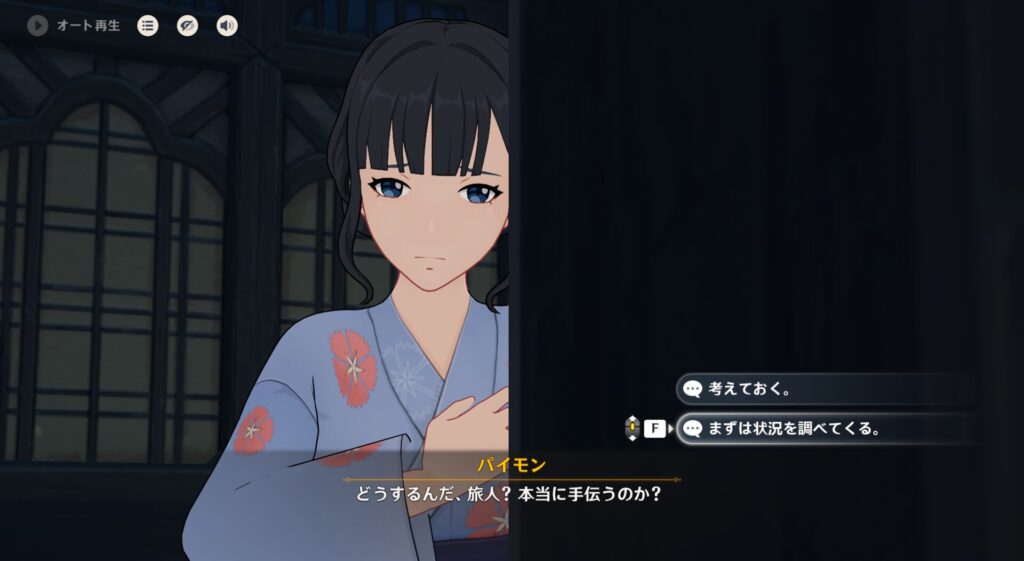Hide the dialogue interface with eye icon
Screen dimensions: 1024x561
coord(187,25)
